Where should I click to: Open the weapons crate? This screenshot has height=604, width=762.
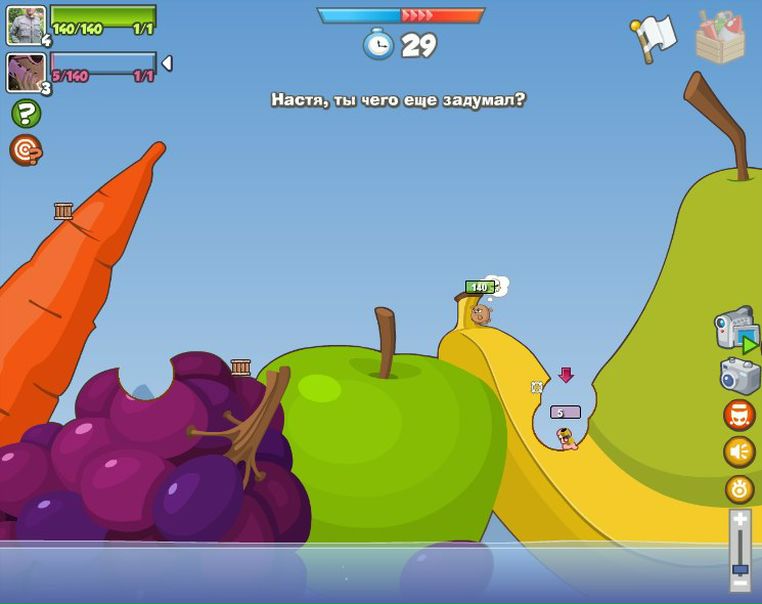point(720,38)
